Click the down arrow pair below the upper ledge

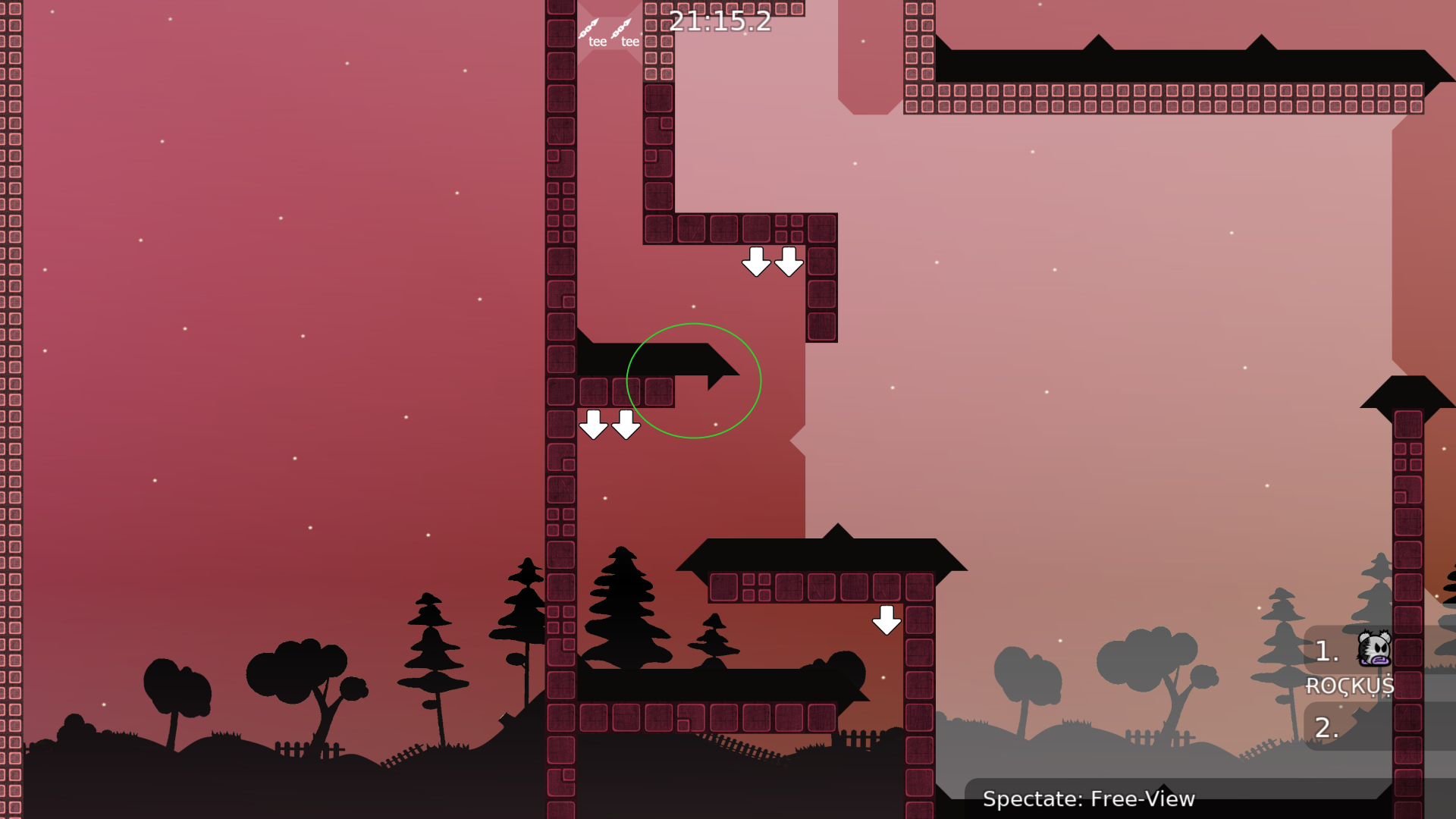click(772, 261)
